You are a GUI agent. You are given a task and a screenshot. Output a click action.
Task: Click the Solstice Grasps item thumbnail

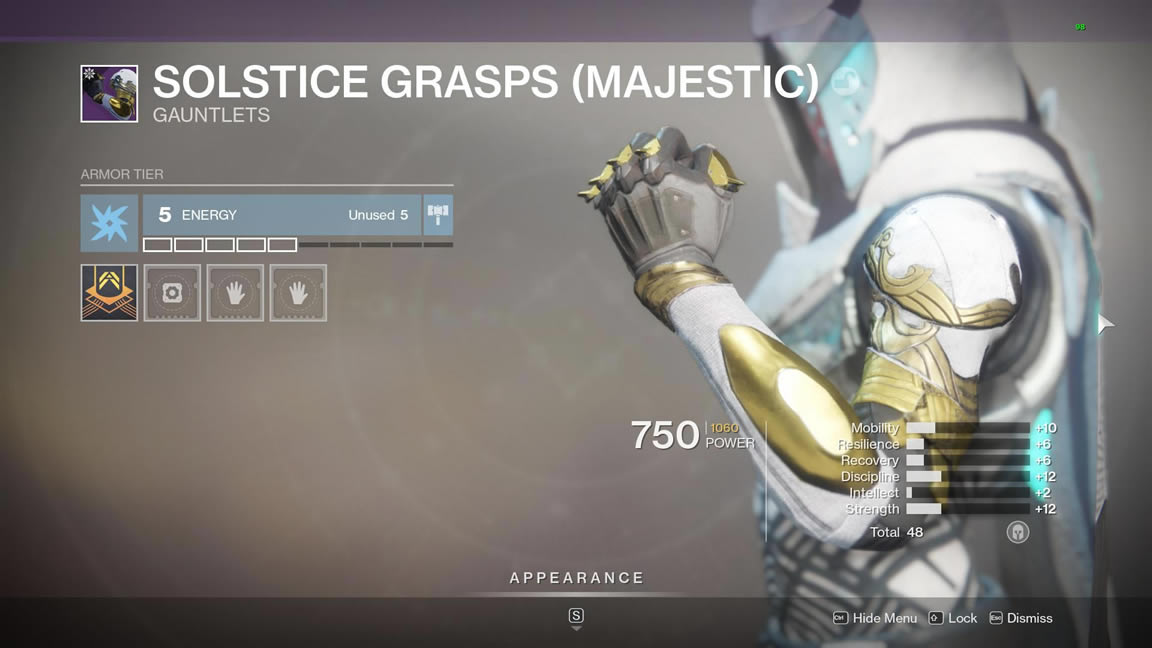pos(109,94)
